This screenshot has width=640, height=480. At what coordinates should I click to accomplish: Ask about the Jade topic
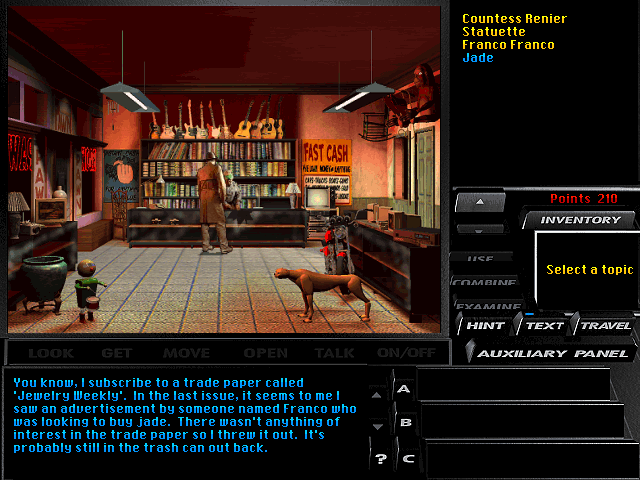click(x=478, y=58)
